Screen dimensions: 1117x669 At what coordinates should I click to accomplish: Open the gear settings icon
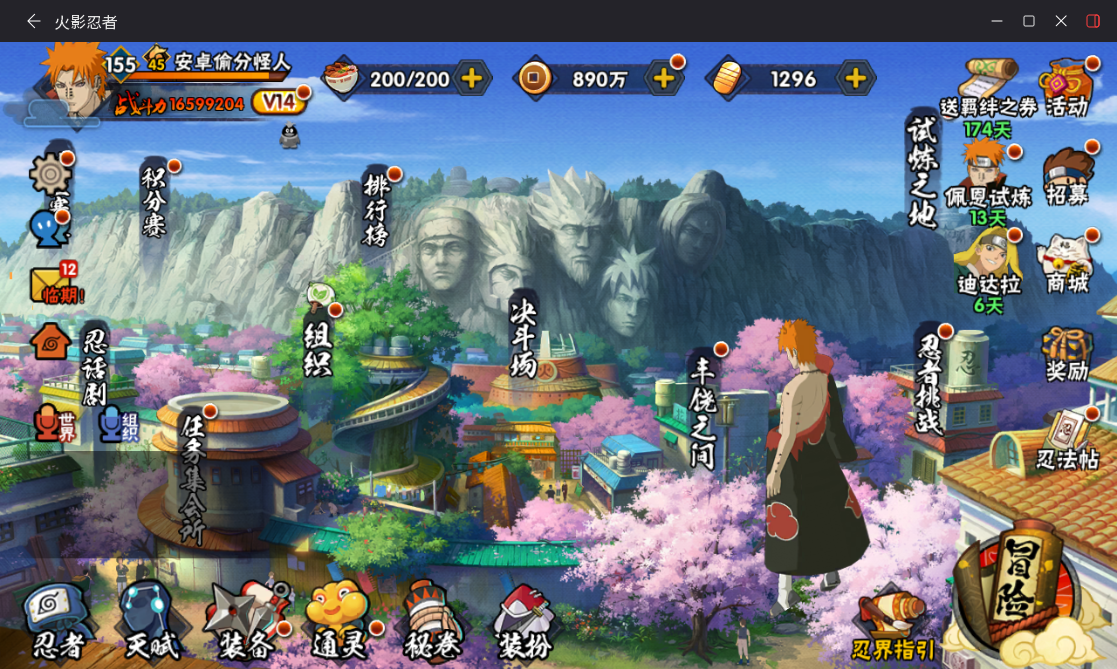pos(50,176)
